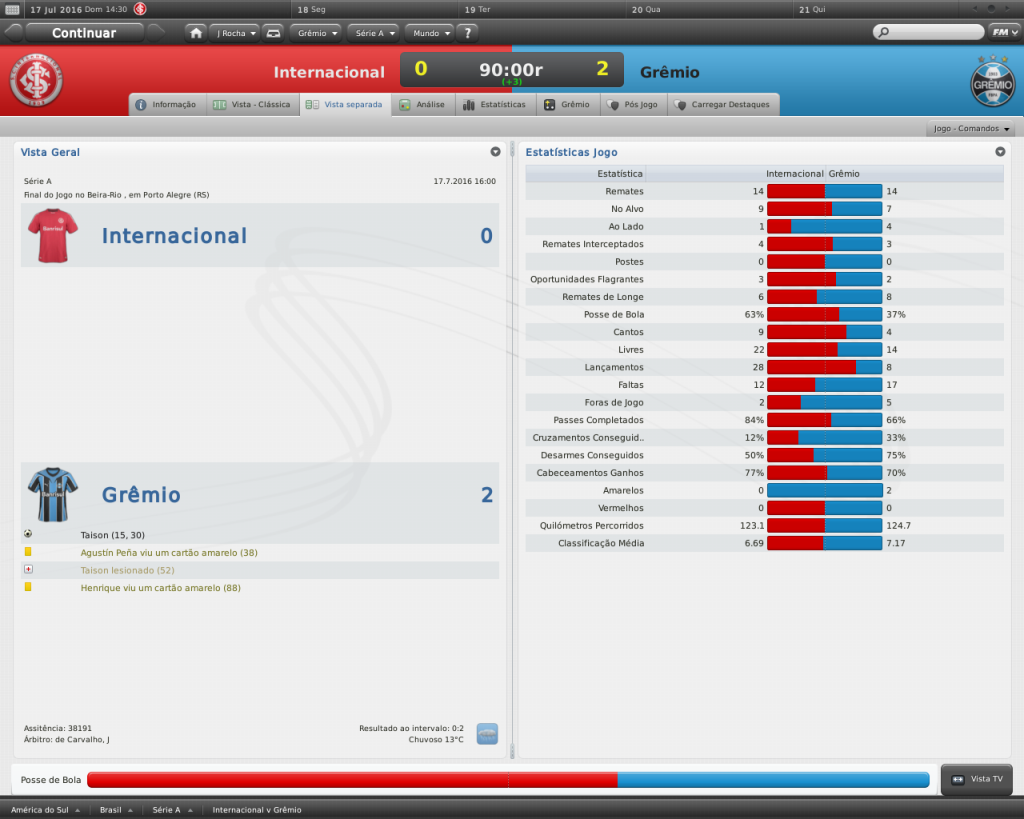Switch to the Informação tab
Image resolution: width=1024 pixels, height=819 pixels.
[x=166, y=104]
